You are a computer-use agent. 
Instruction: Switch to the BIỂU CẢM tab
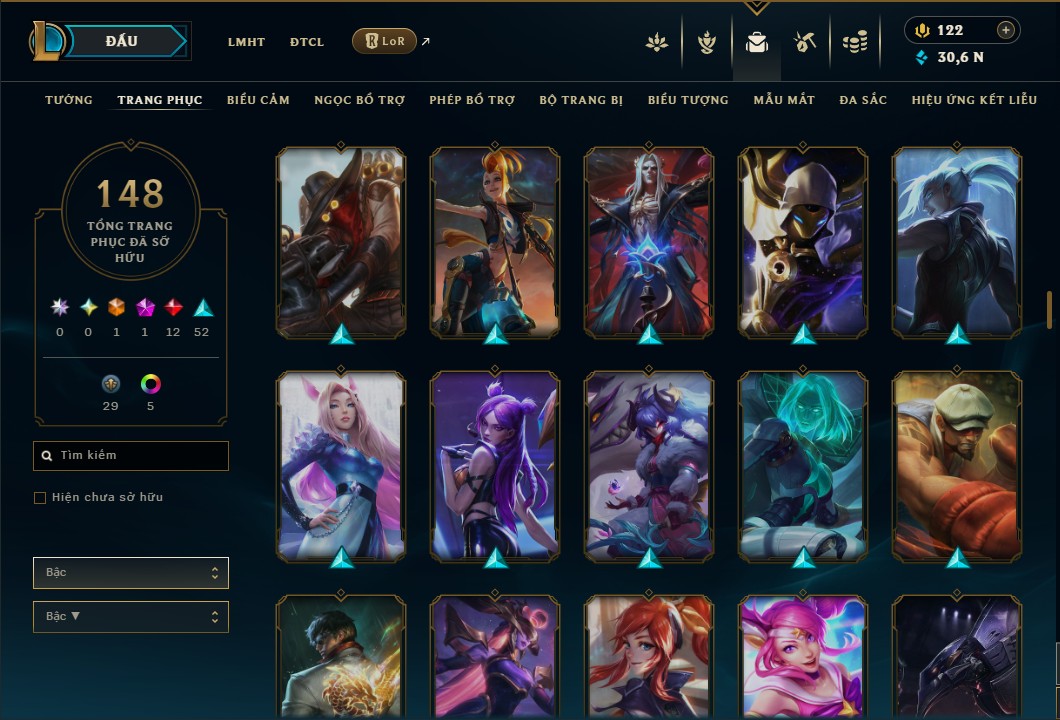(258, 100)
